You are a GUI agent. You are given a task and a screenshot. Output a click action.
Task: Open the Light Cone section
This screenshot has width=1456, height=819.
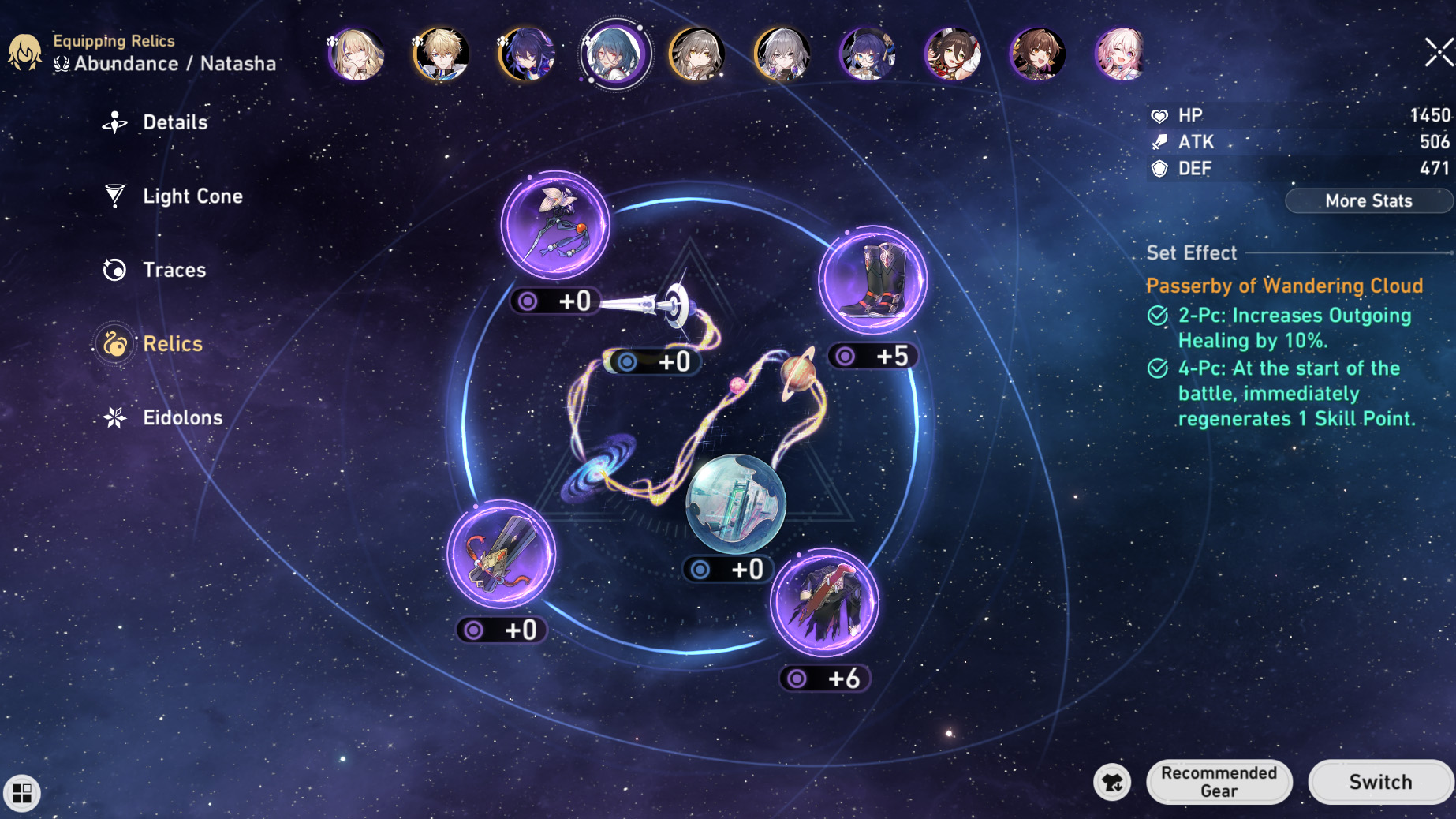tap(192, 196)
